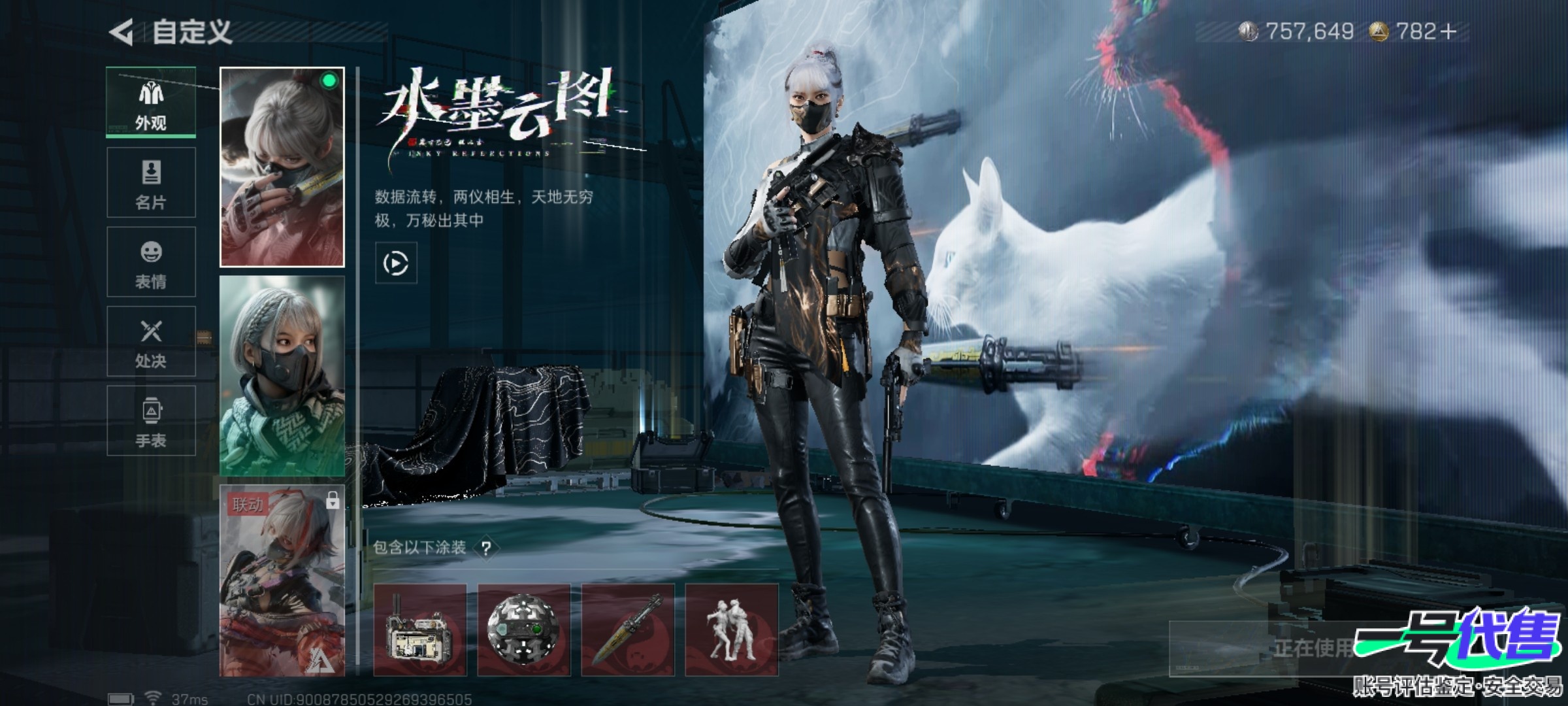Open the 包含以下涂装 help question mark
Viewport: 1568px width, 706px height.
486,548
